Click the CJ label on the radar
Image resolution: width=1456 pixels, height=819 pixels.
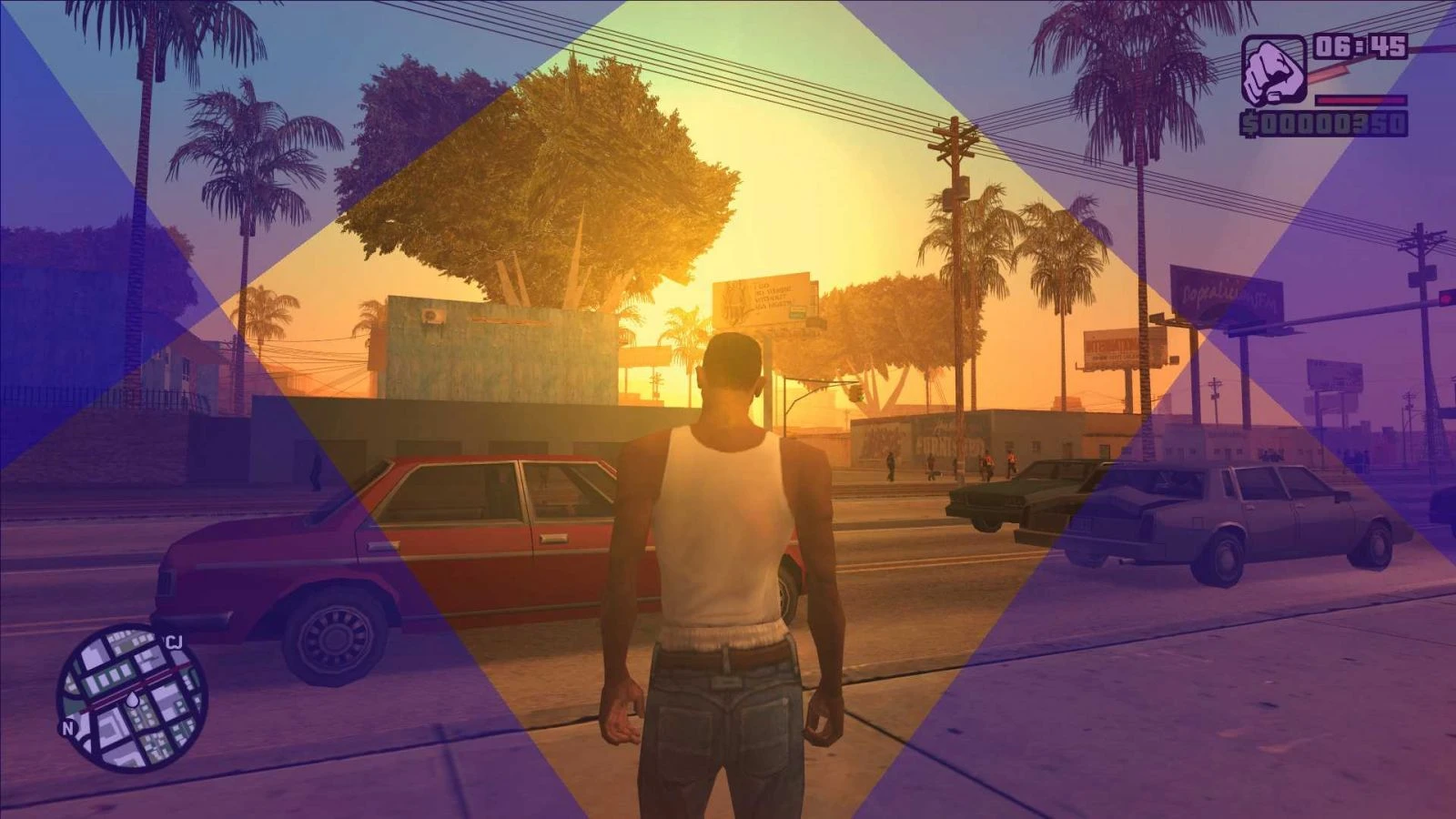(x=175, y=641)
